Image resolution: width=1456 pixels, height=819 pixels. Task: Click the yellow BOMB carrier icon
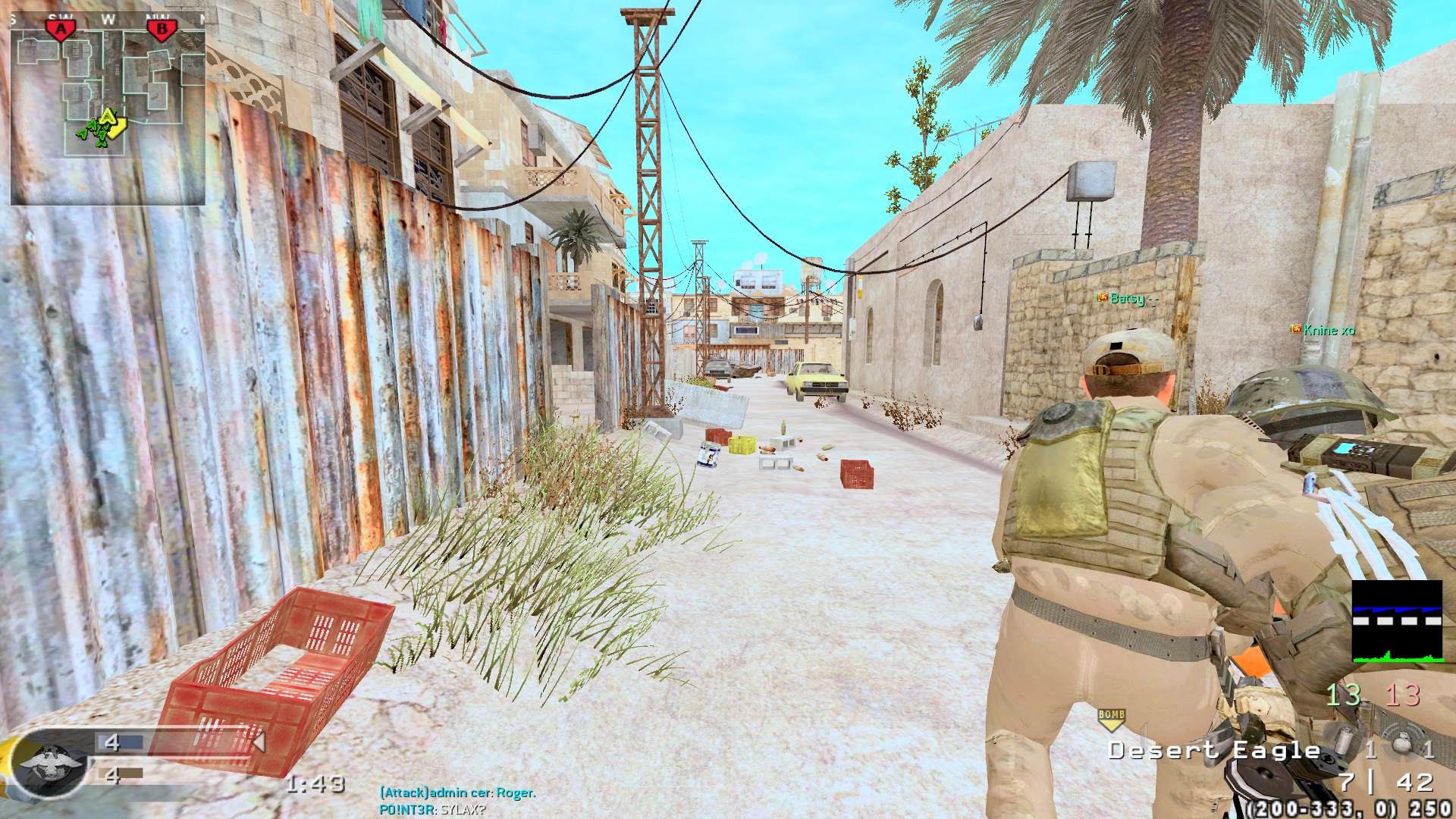point(1110,718)
